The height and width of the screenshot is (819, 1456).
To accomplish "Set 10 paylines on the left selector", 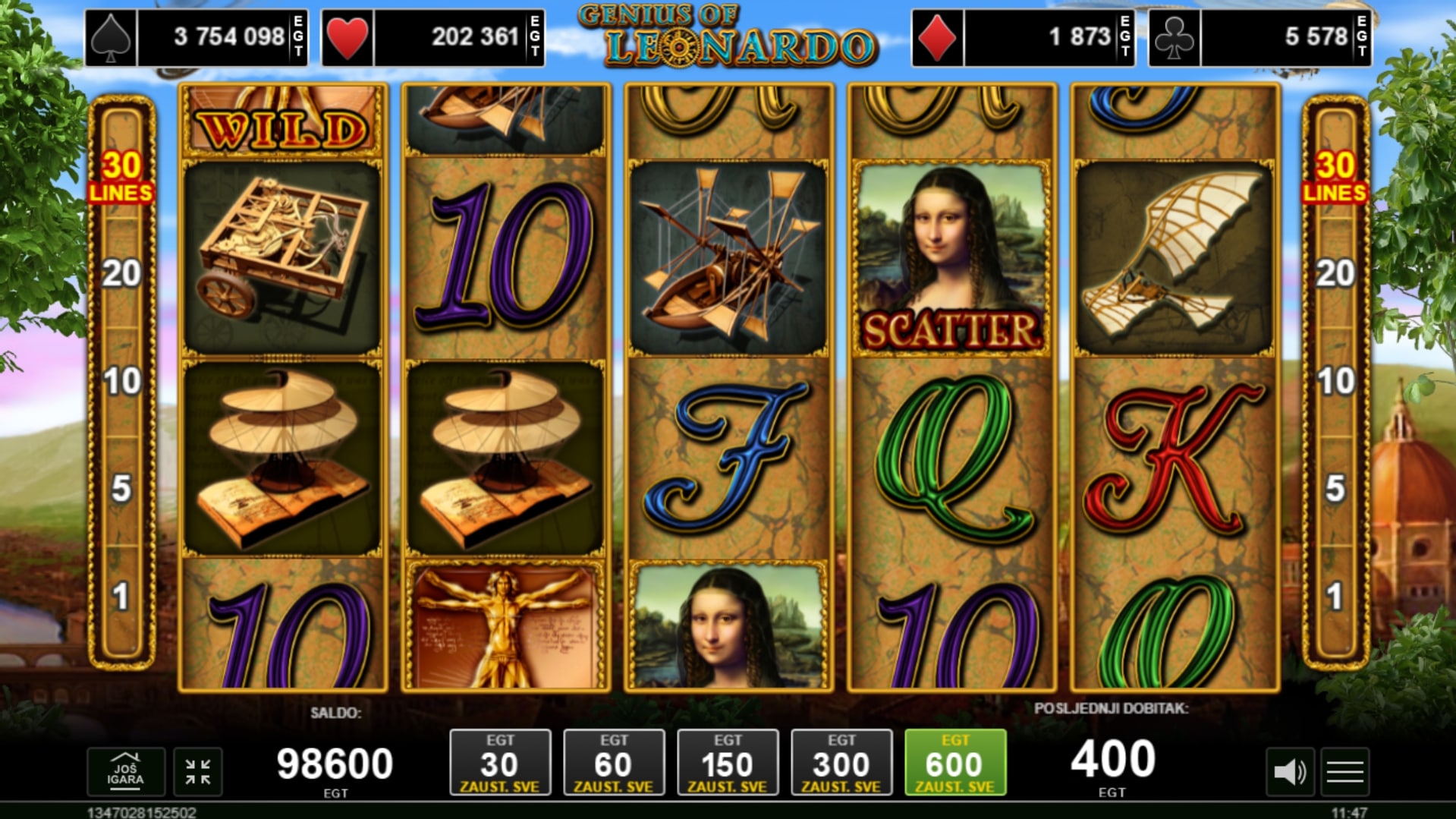I will point(121,381).
